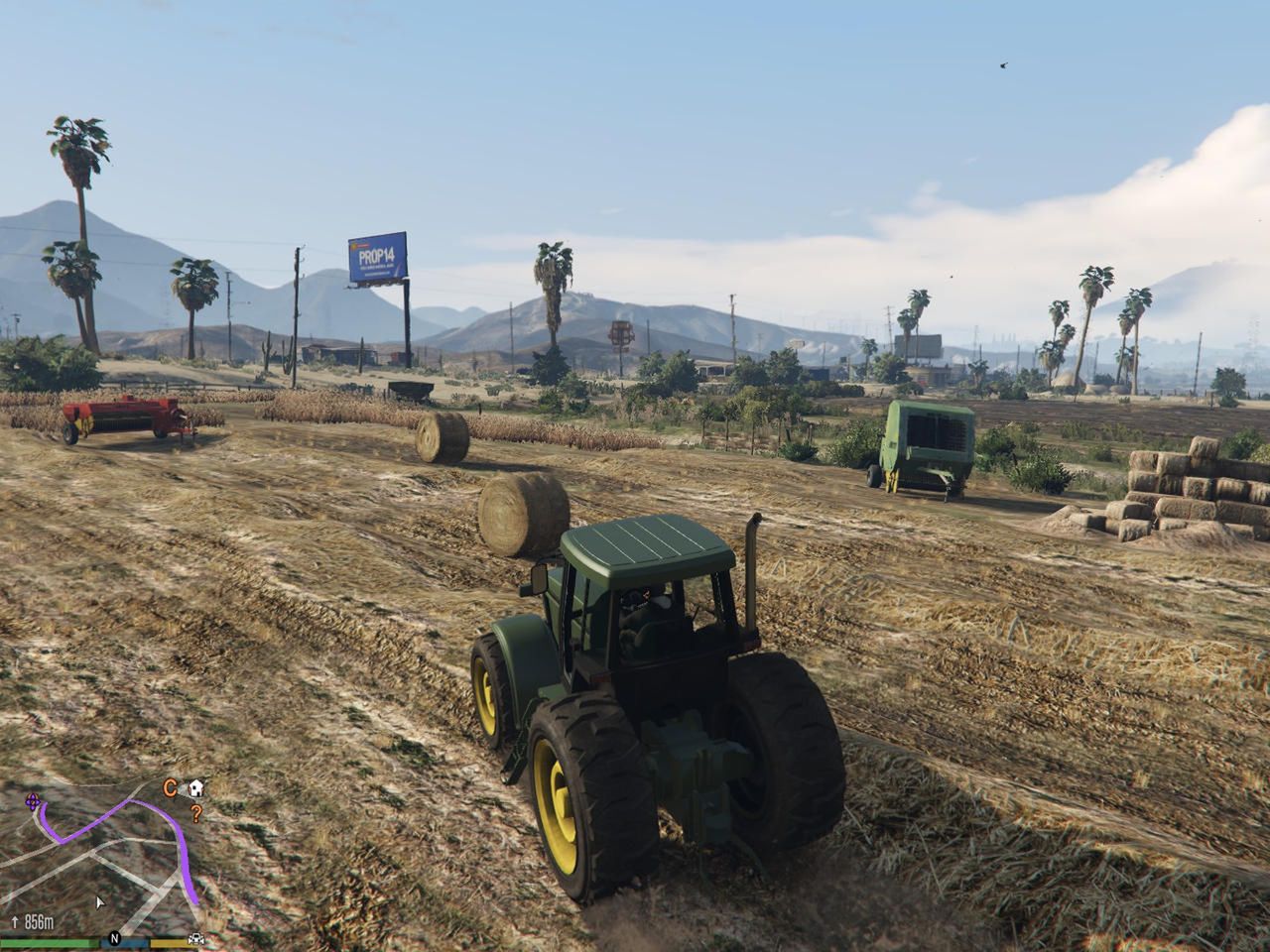Click the orange C contact blip on minimap

(170, 787)
